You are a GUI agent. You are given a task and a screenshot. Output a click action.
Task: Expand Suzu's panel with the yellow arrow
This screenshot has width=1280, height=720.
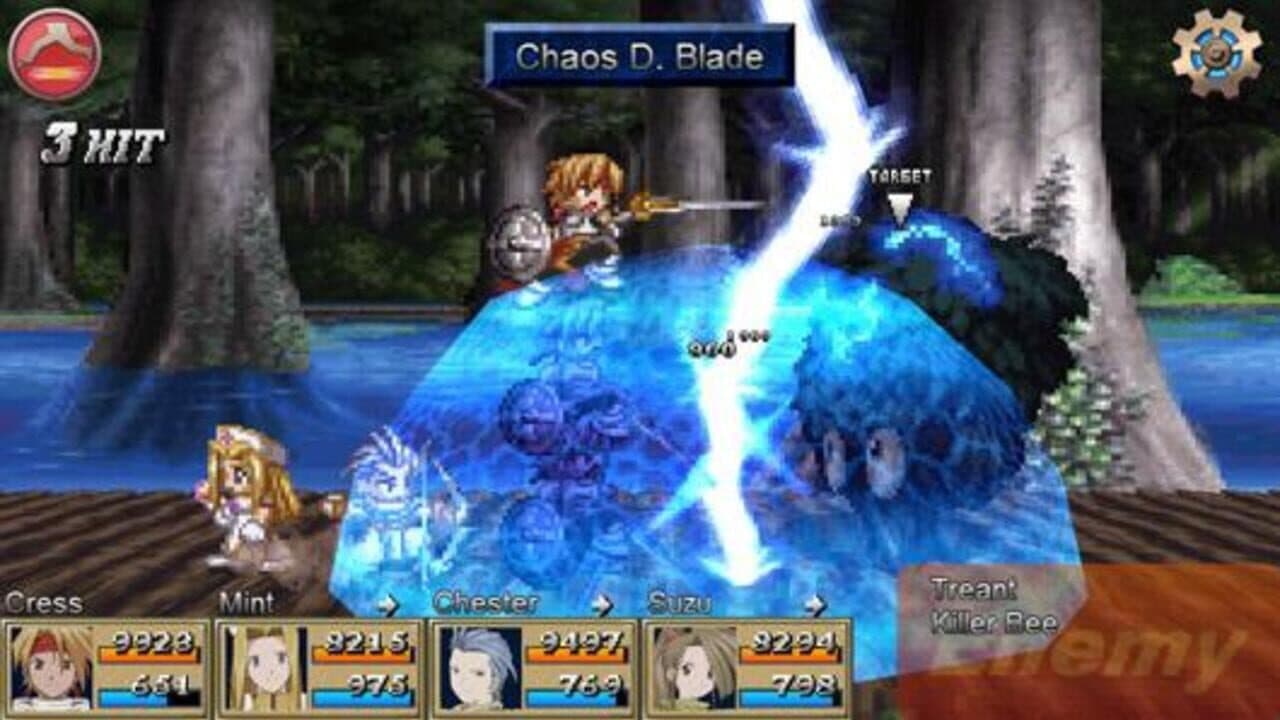815,604
